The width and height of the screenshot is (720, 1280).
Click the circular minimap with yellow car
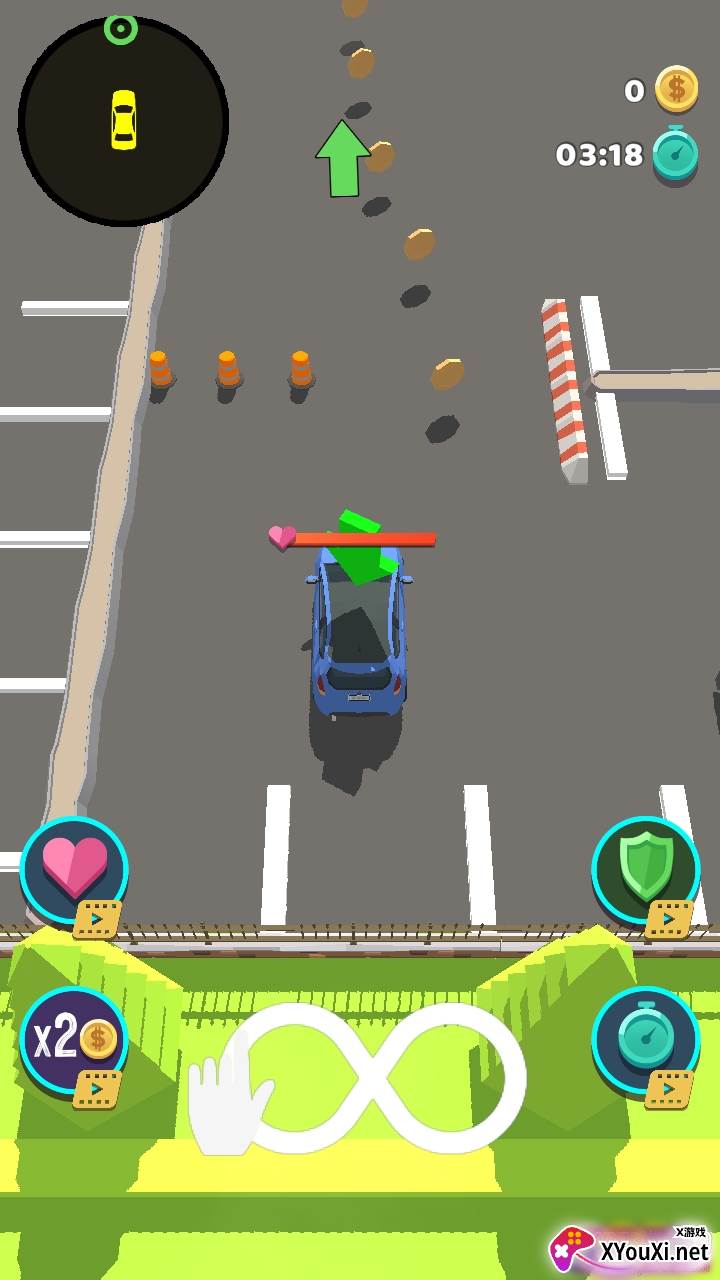point(123,120)
